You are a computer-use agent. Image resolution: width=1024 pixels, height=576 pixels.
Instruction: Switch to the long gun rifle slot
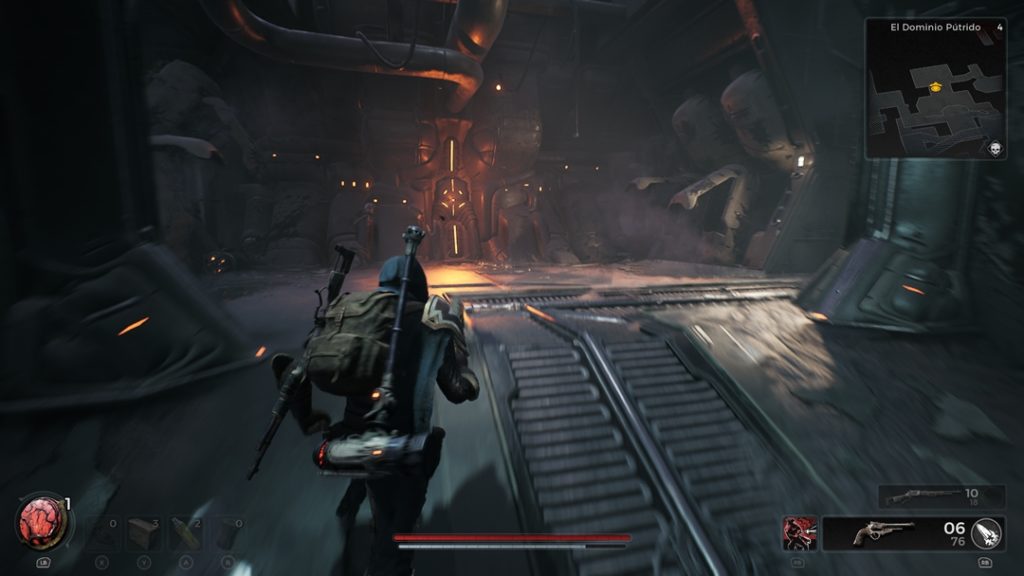pos(940,496)
